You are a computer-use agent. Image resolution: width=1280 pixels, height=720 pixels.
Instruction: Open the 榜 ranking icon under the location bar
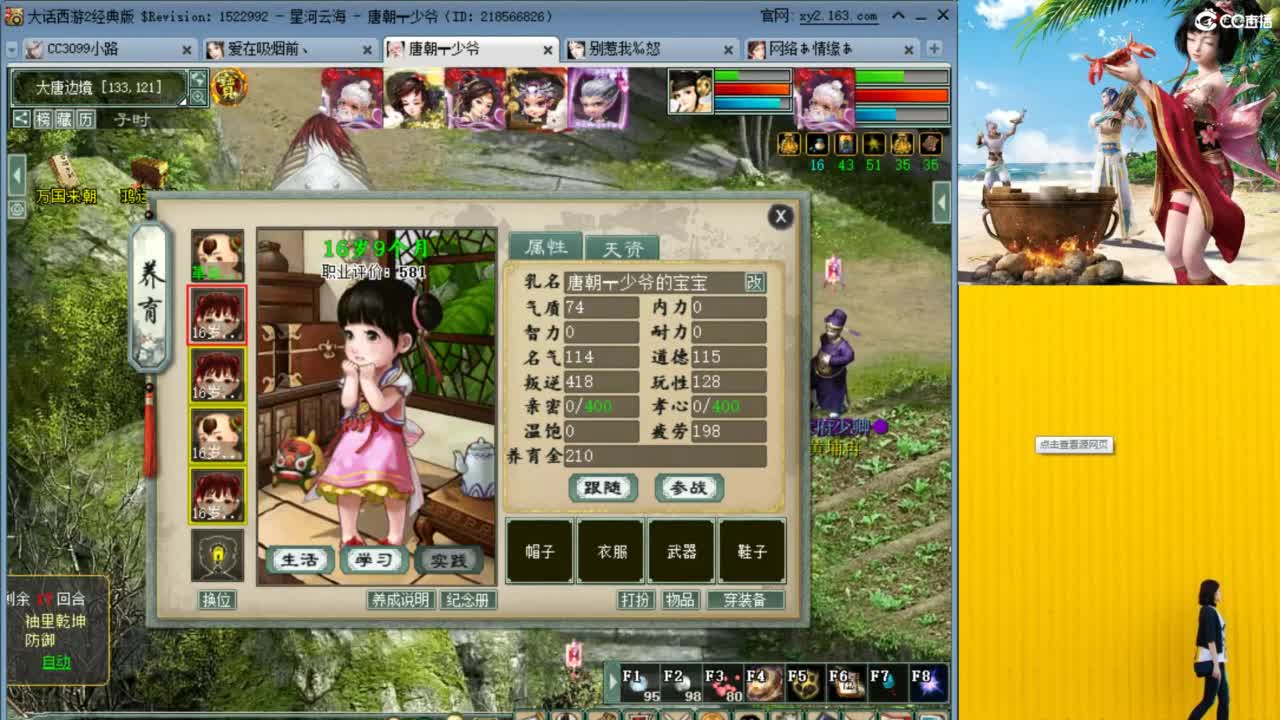[45, 119]
